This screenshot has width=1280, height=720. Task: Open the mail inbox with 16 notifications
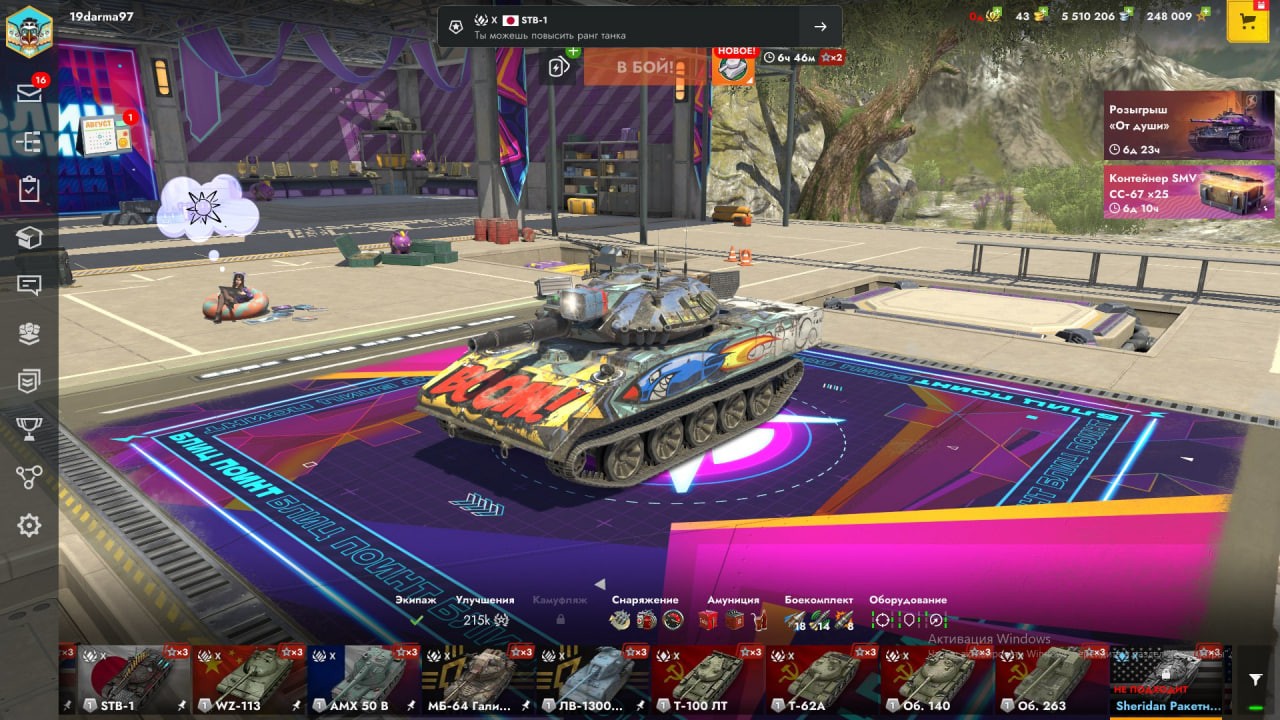[x=29, y=93]
